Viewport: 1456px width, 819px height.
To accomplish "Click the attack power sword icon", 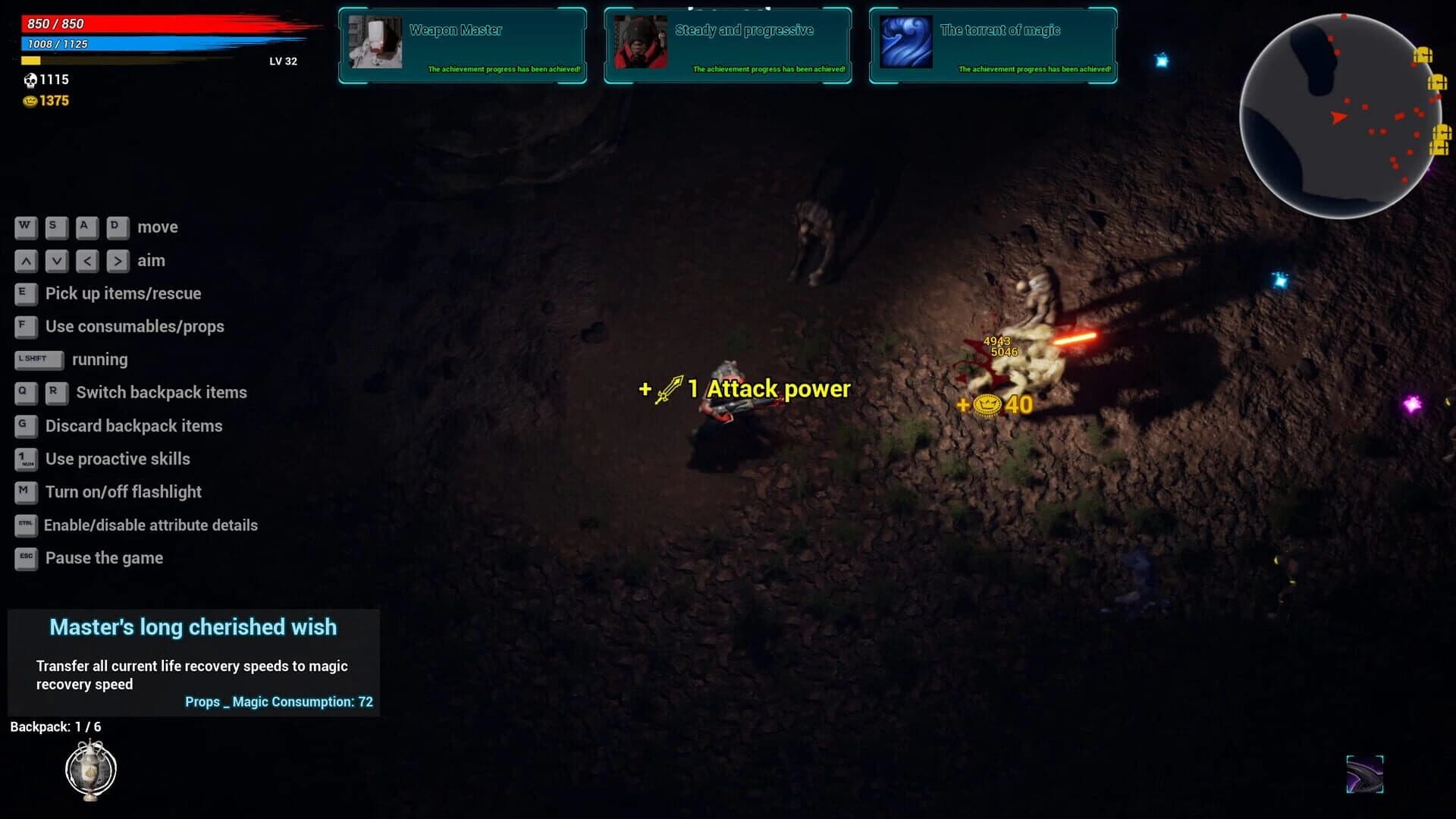I will (x=670, y=388).
